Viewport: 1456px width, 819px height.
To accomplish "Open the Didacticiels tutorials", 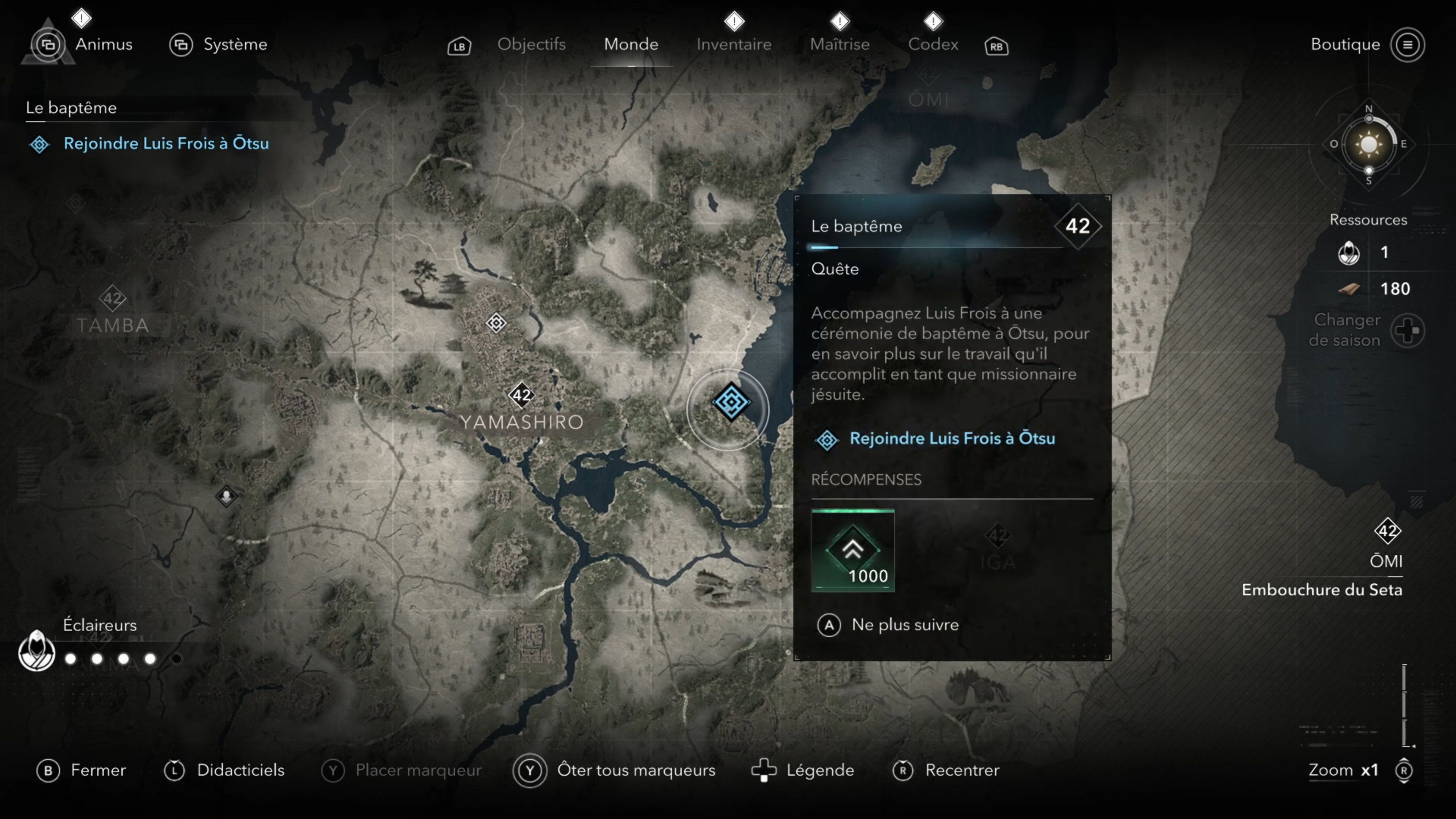I will click(x=240, y=770).
